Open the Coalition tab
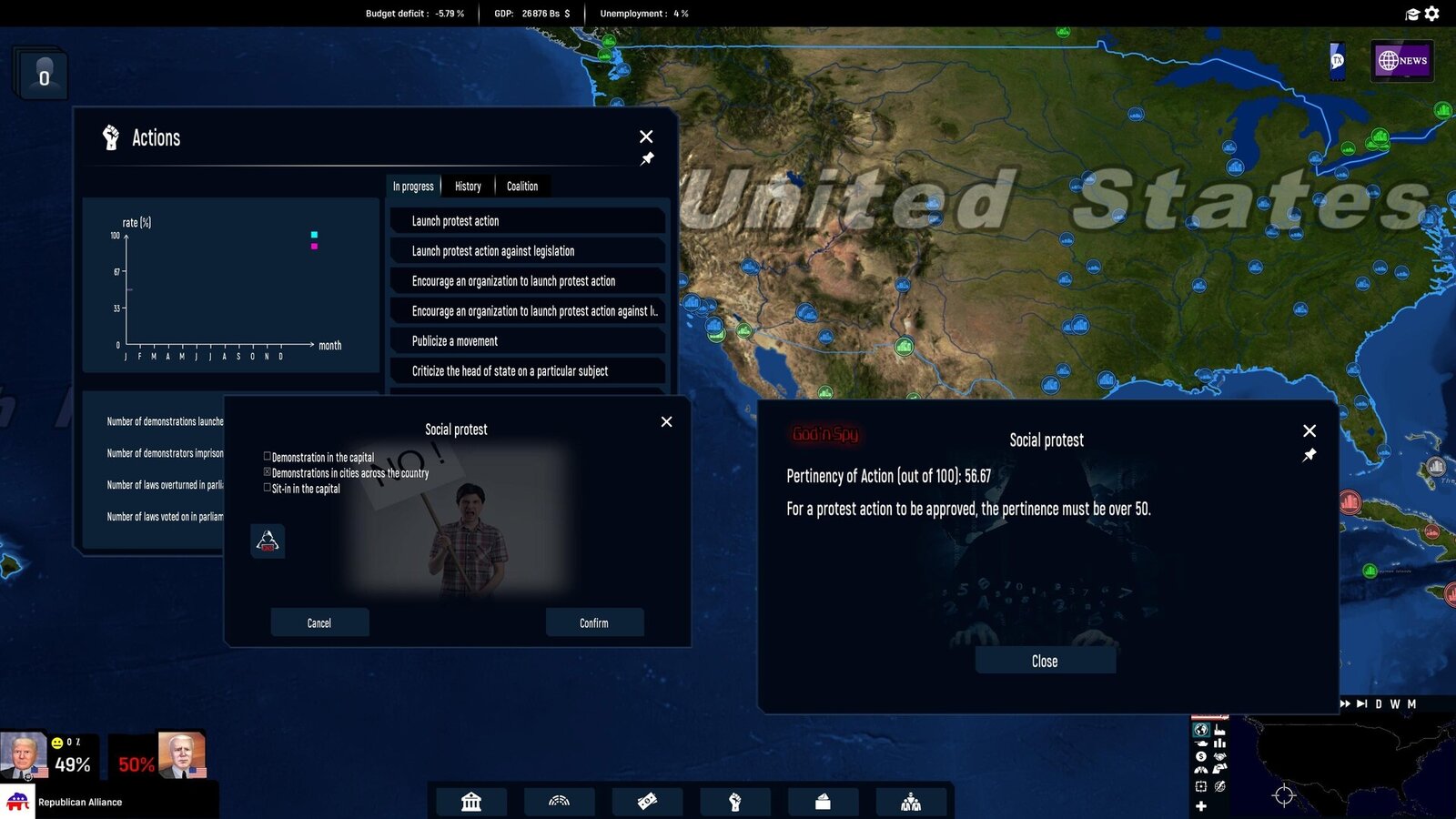The image size is (1456, 819). (521, 186)
